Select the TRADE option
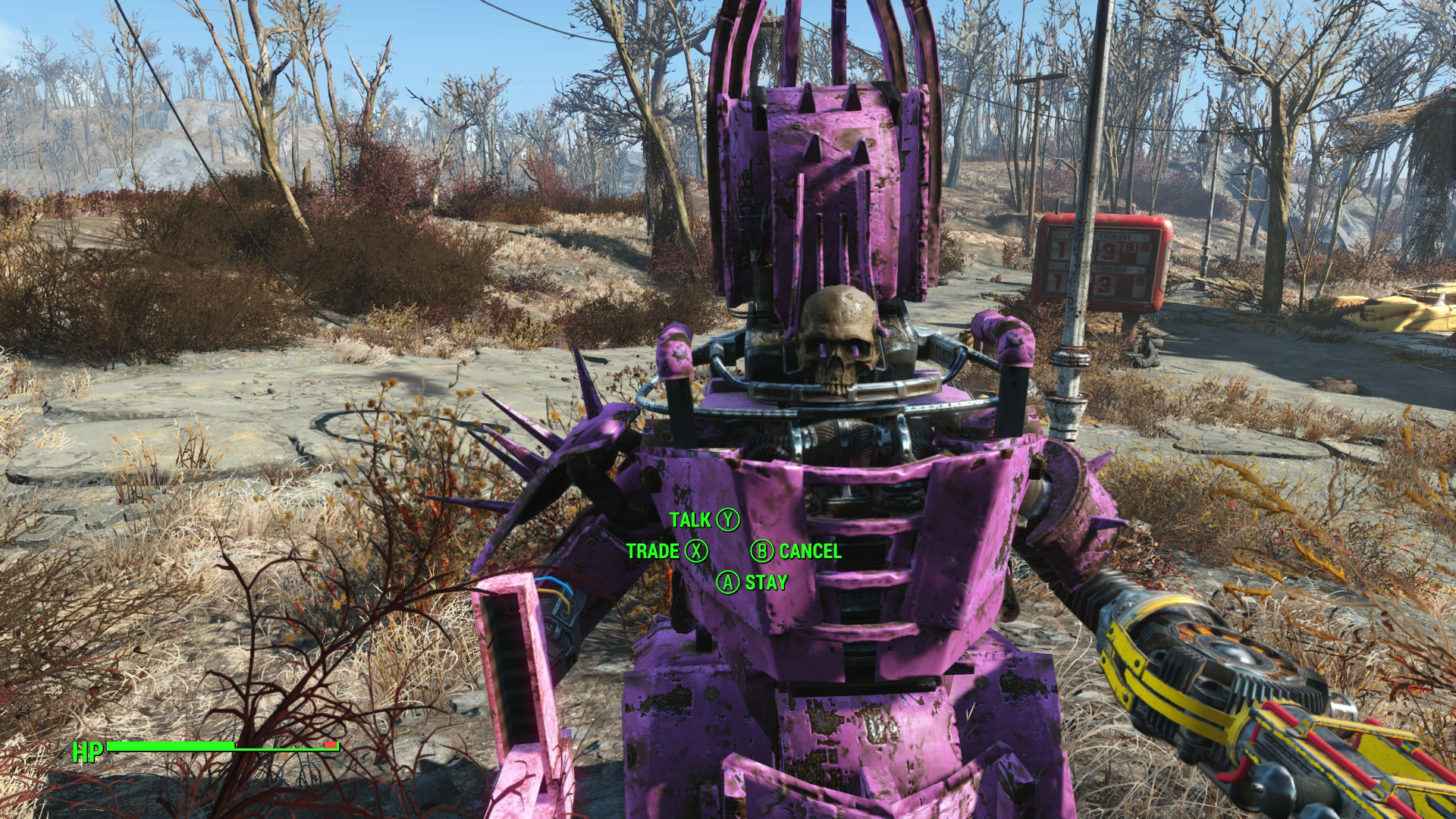 pos(654,552)
